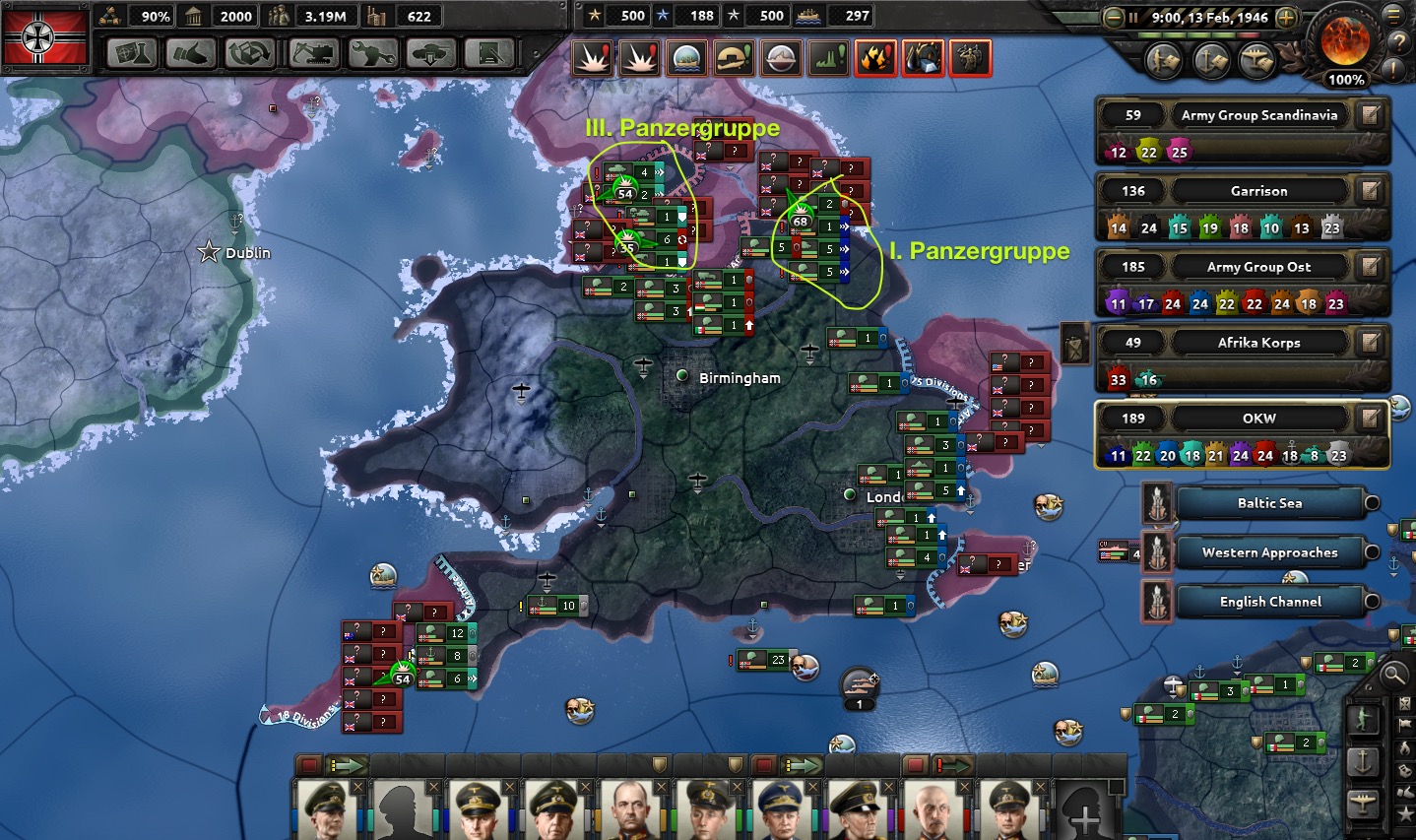Image resolution: width=1416 pixels, height=840 pixels.
Task: Open the question mark help button
Action: (1397, 43)
